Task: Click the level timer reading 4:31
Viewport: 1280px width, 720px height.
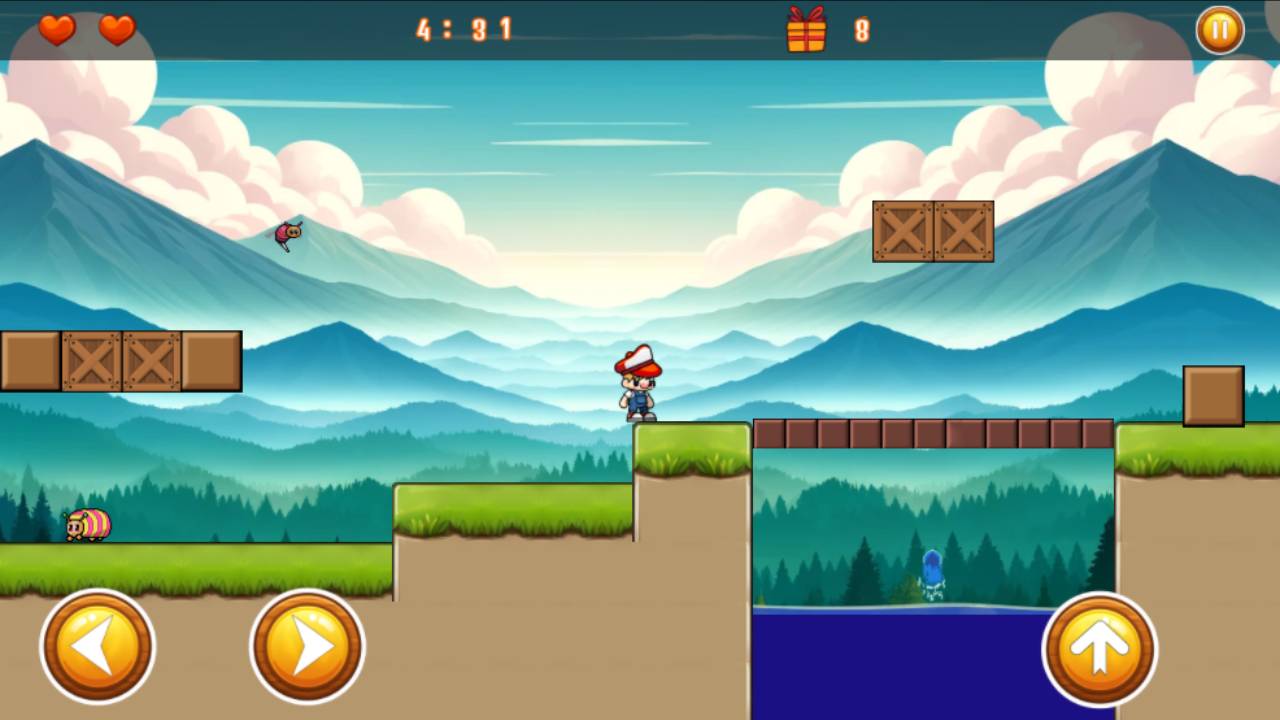Action: point(464,30)
